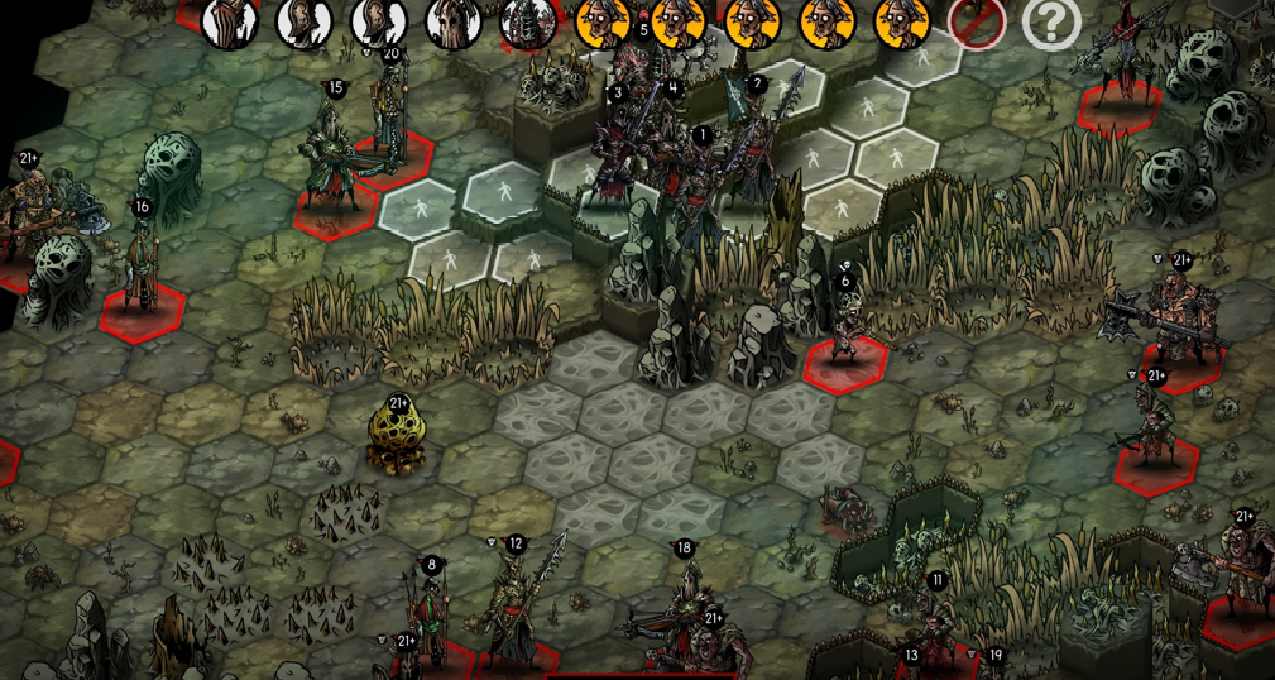Viewport: 1275px width, 680px height.
Task: Choose the horned mask turn-order portrait
Action: (x=454, y=20)
